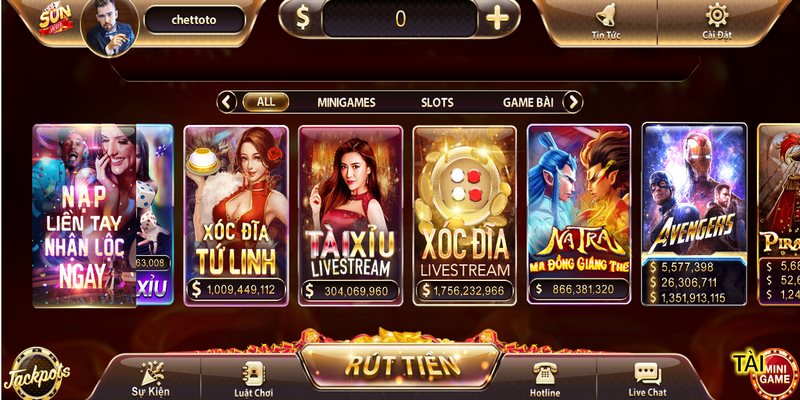Click the right category arrow

click(573, 102)
